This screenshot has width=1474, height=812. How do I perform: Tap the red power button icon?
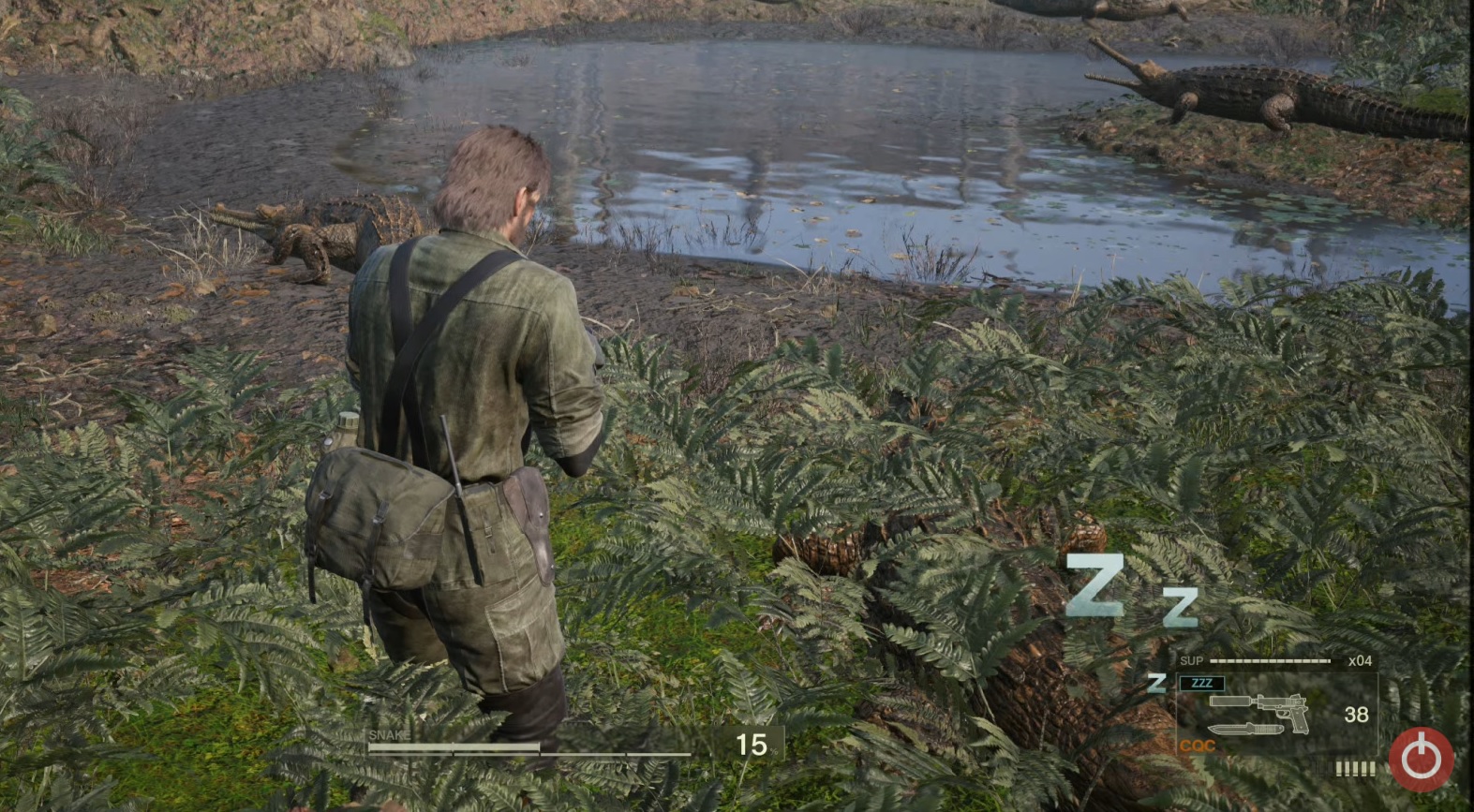1420,757
